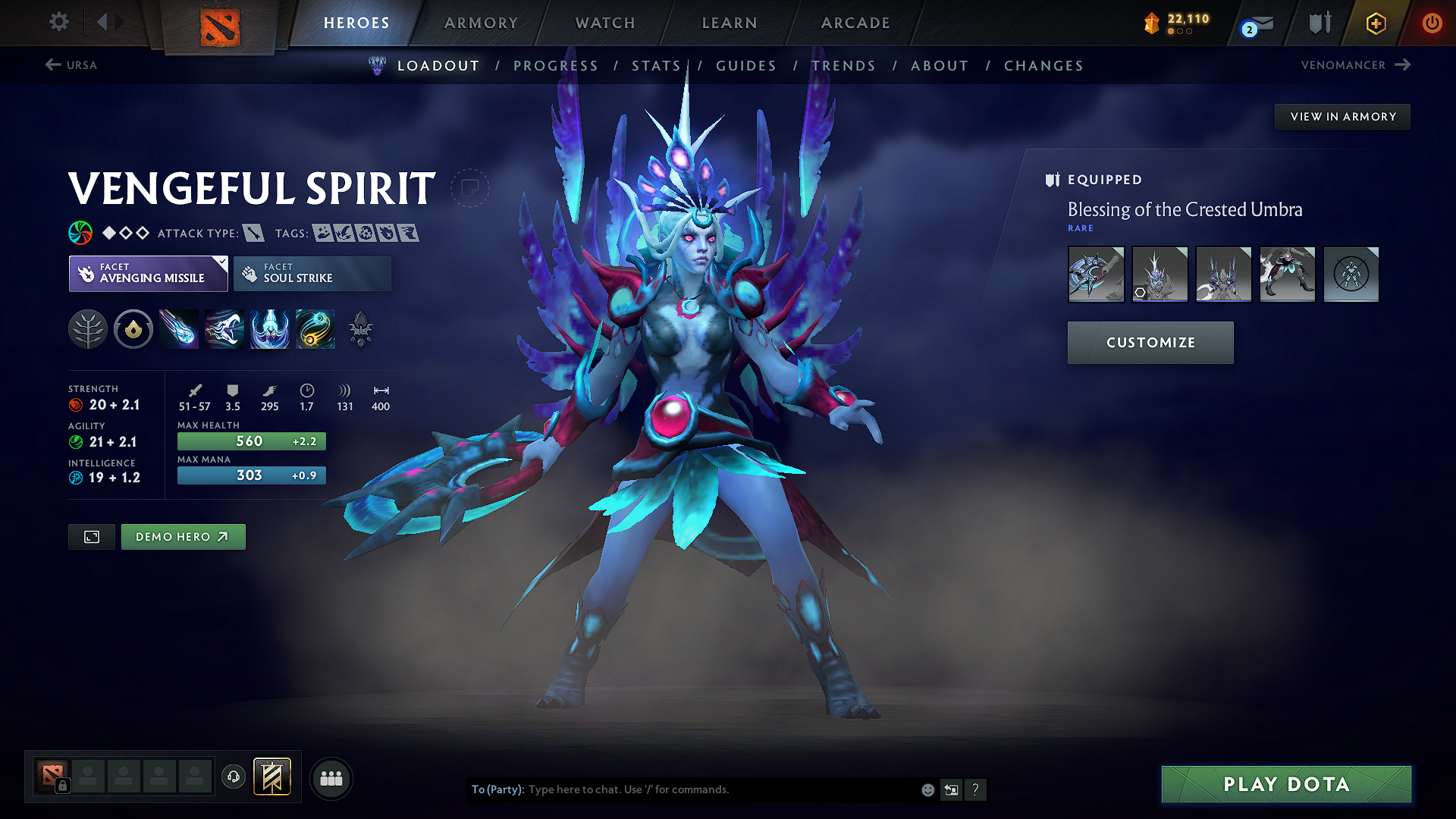The width and height of the screenshot is (1456, 819).
Task: Toggle the Avenging Missile facet
Action: click(x=148, y=273)
